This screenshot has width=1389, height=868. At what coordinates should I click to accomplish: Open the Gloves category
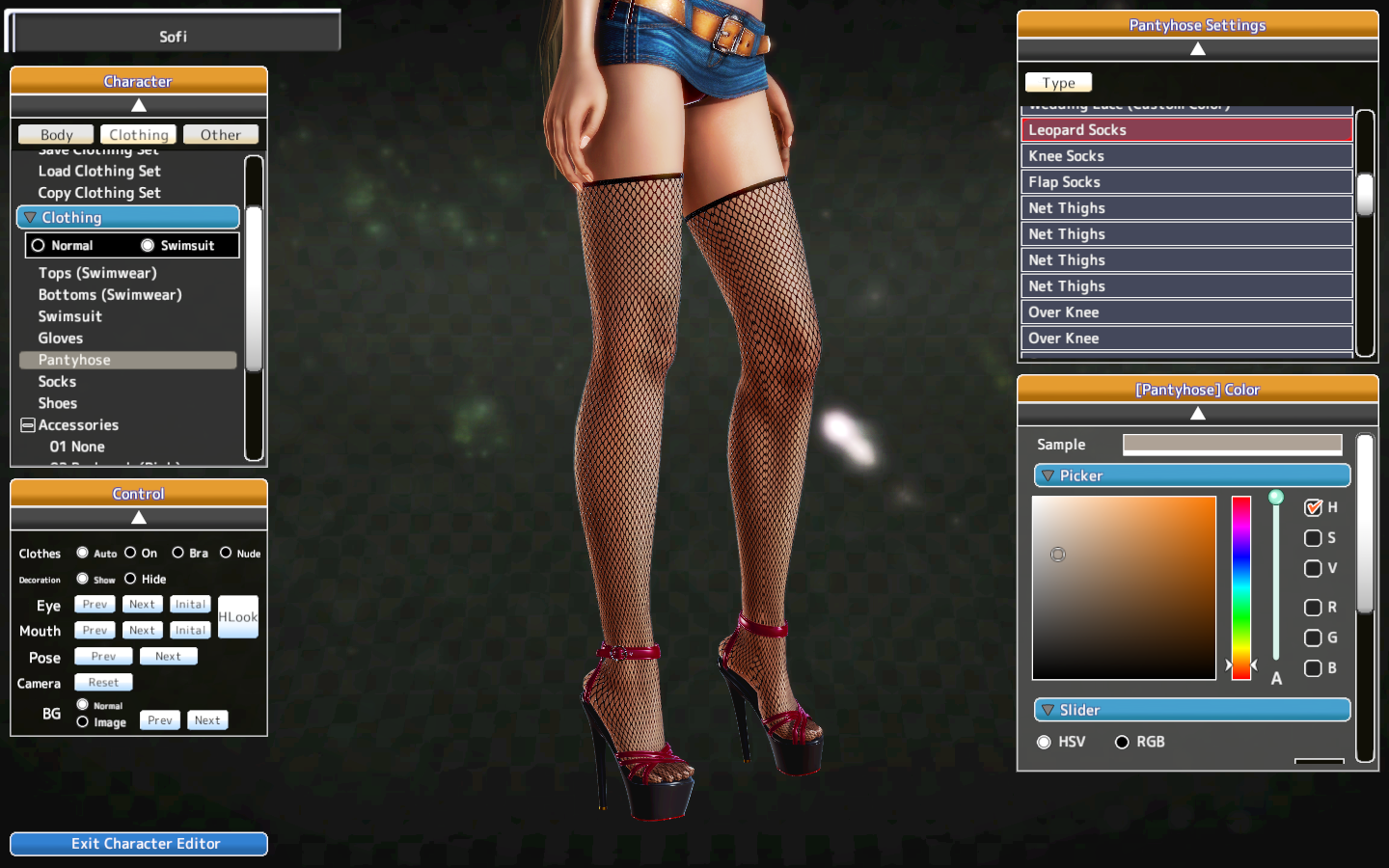pyautogui.click(x=61, y=339)
